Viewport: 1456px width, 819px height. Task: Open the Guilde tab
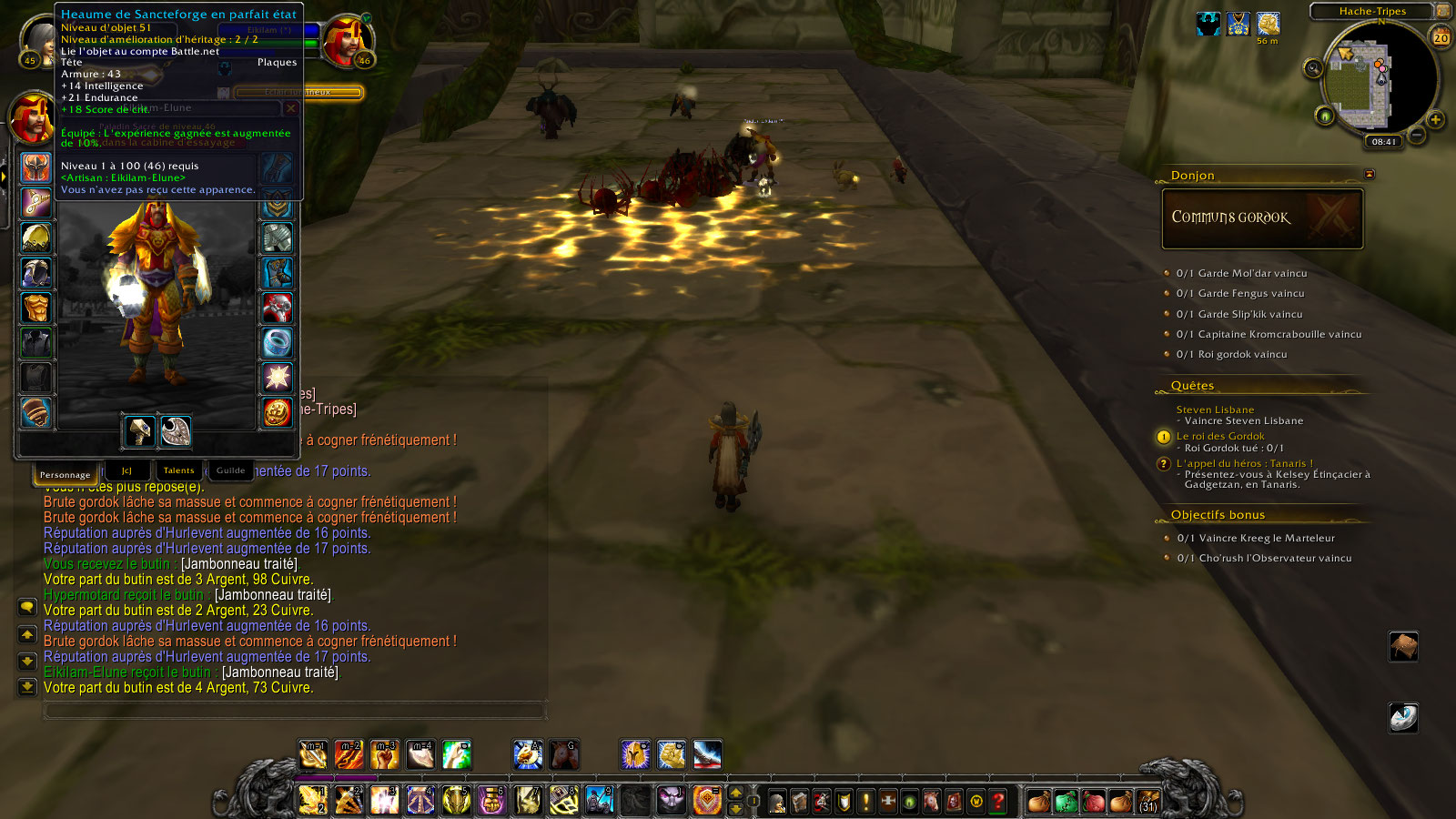click(230, 470)
